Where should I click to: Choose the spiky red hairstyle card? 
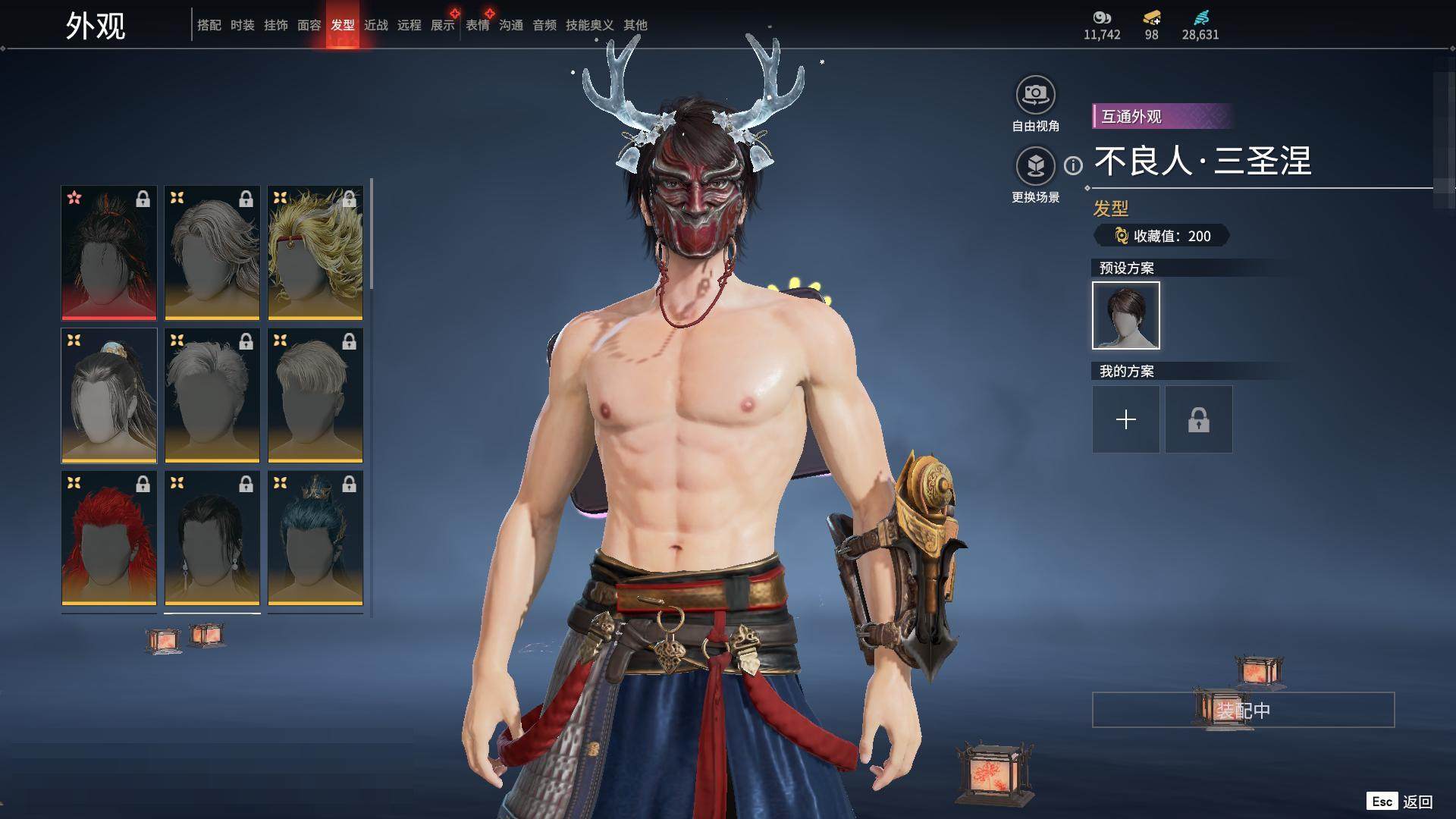tap(108, 538)
